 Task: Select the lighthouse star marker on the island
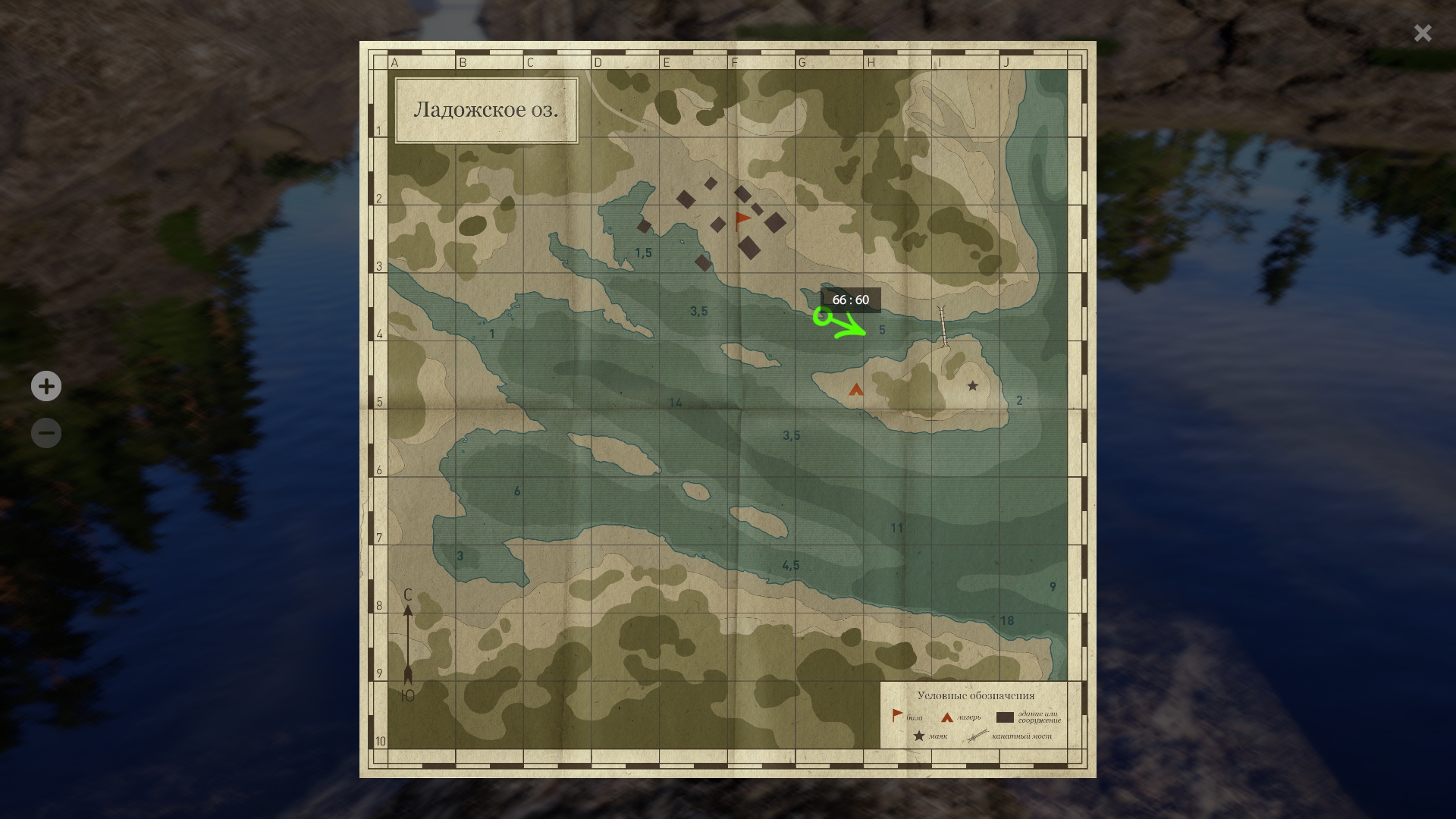click(972, 386)
